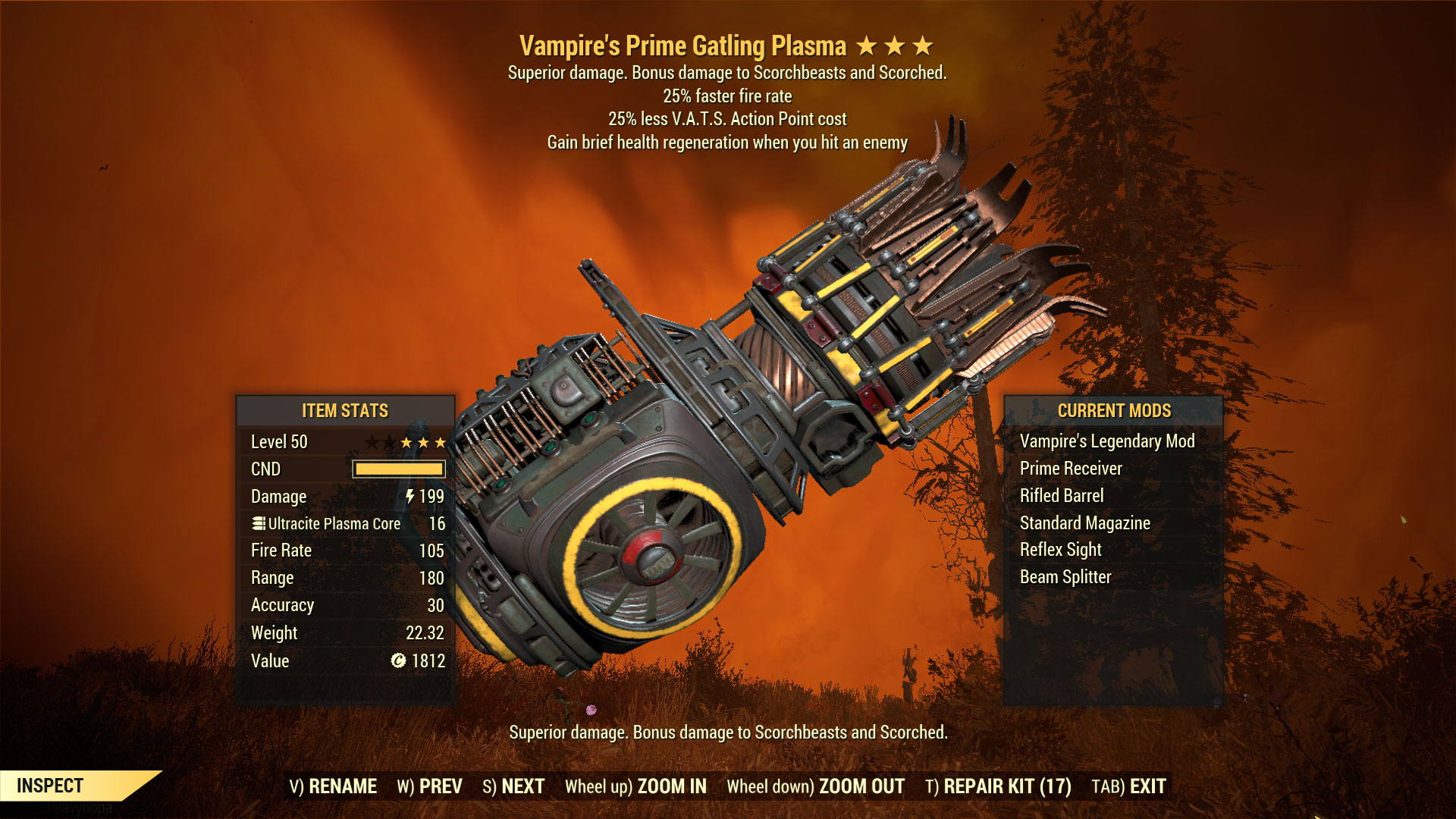Choose ZOOM IN on the weapon view
Image resolution: width=1456 pixels, height=819 pixels.
click(x=635, y=786)
